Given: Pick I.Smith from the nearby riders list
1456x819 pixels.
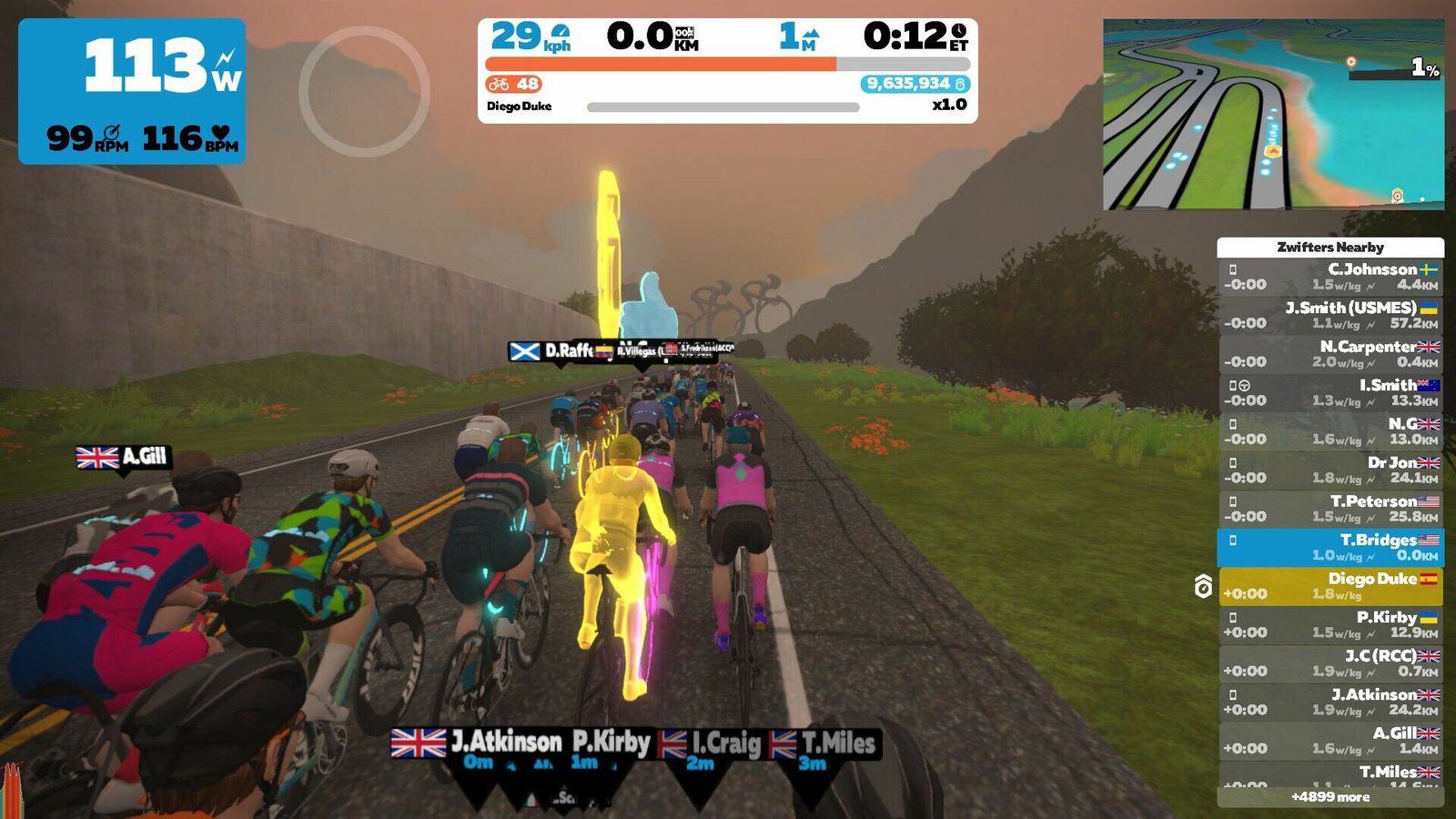Looking at the screenshot, I should (x=1330, y=392).
